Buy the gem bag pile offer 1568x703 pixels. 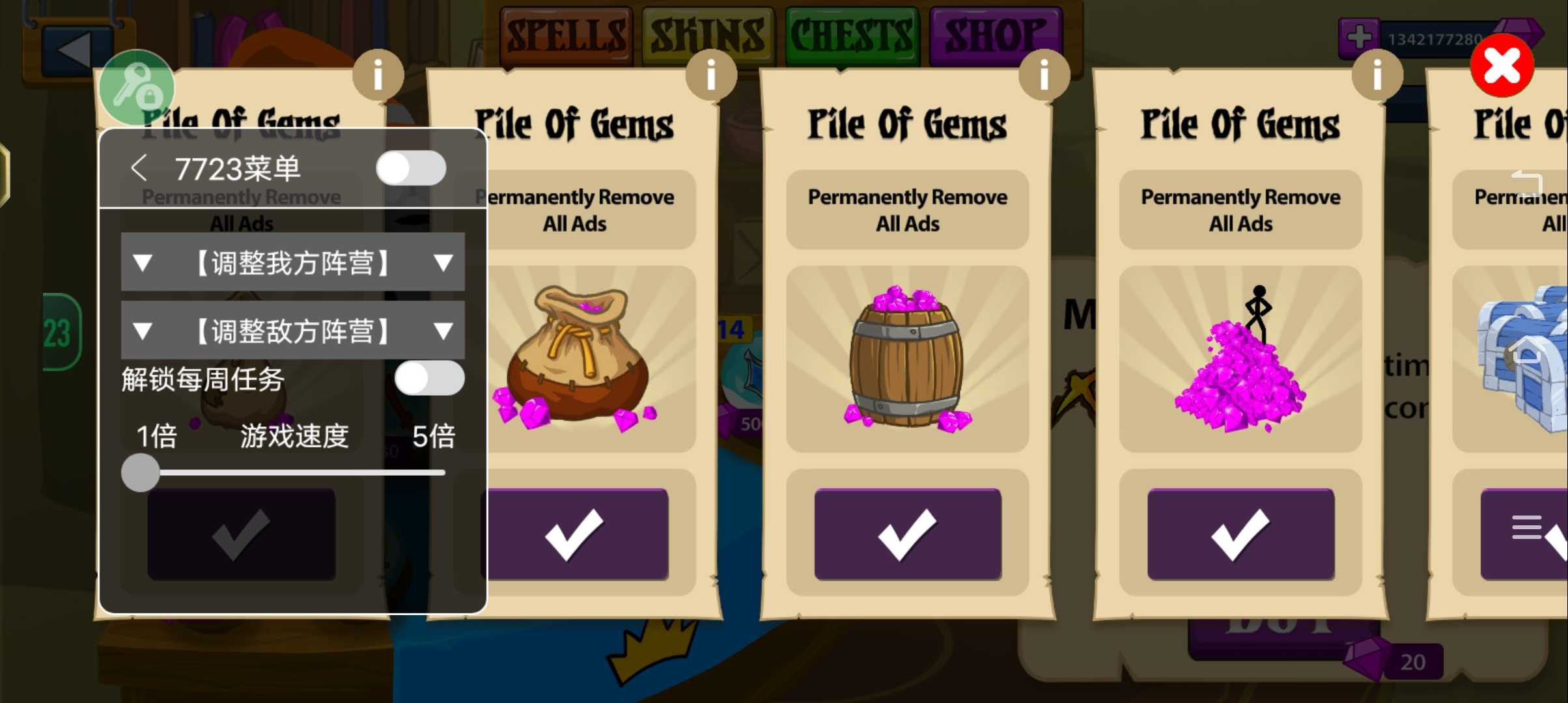pyautogui.click(x=575, y=534)
